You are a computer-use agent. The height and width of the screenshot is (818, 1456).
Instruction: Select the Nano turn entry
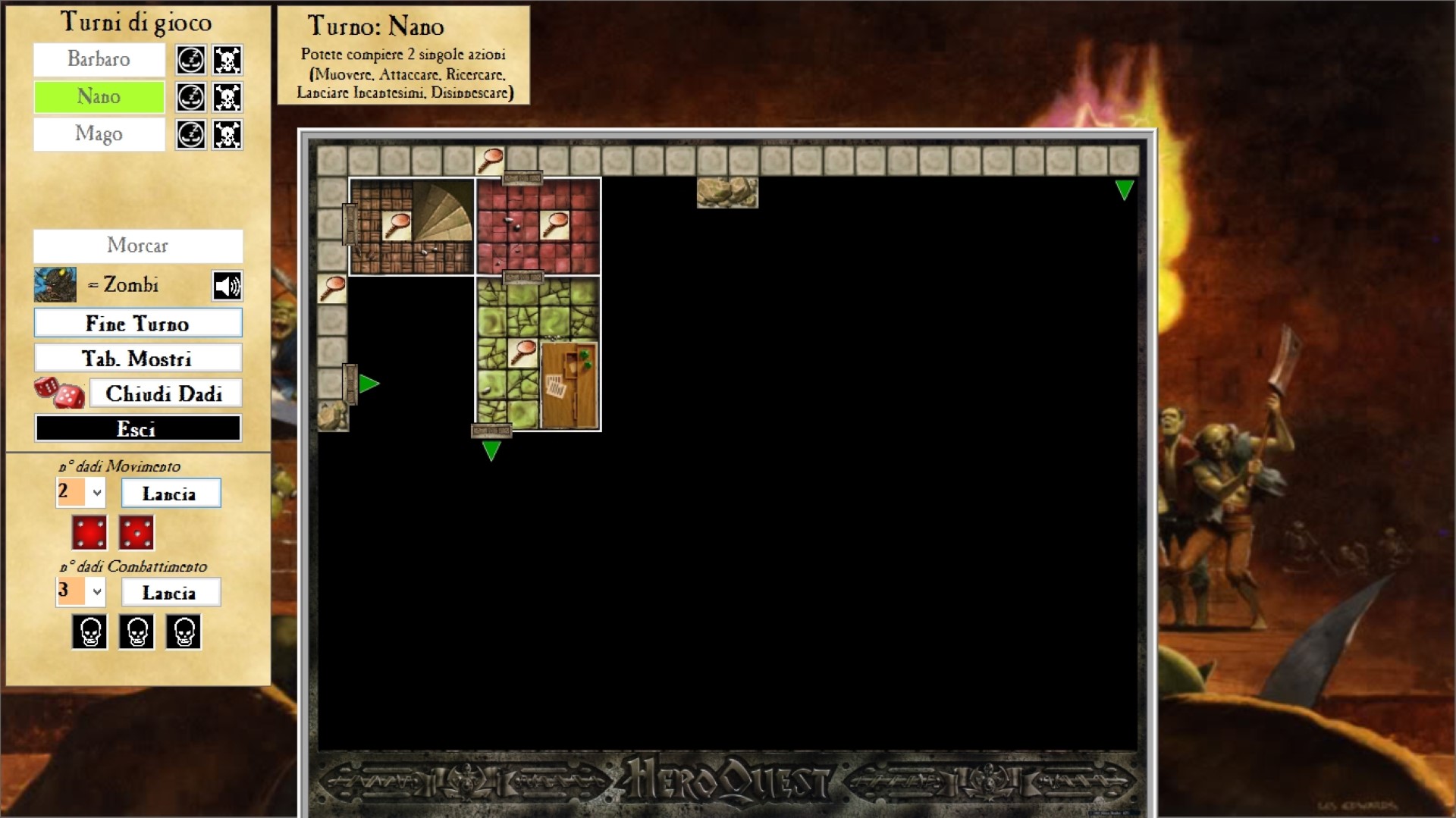pos(99,96)
